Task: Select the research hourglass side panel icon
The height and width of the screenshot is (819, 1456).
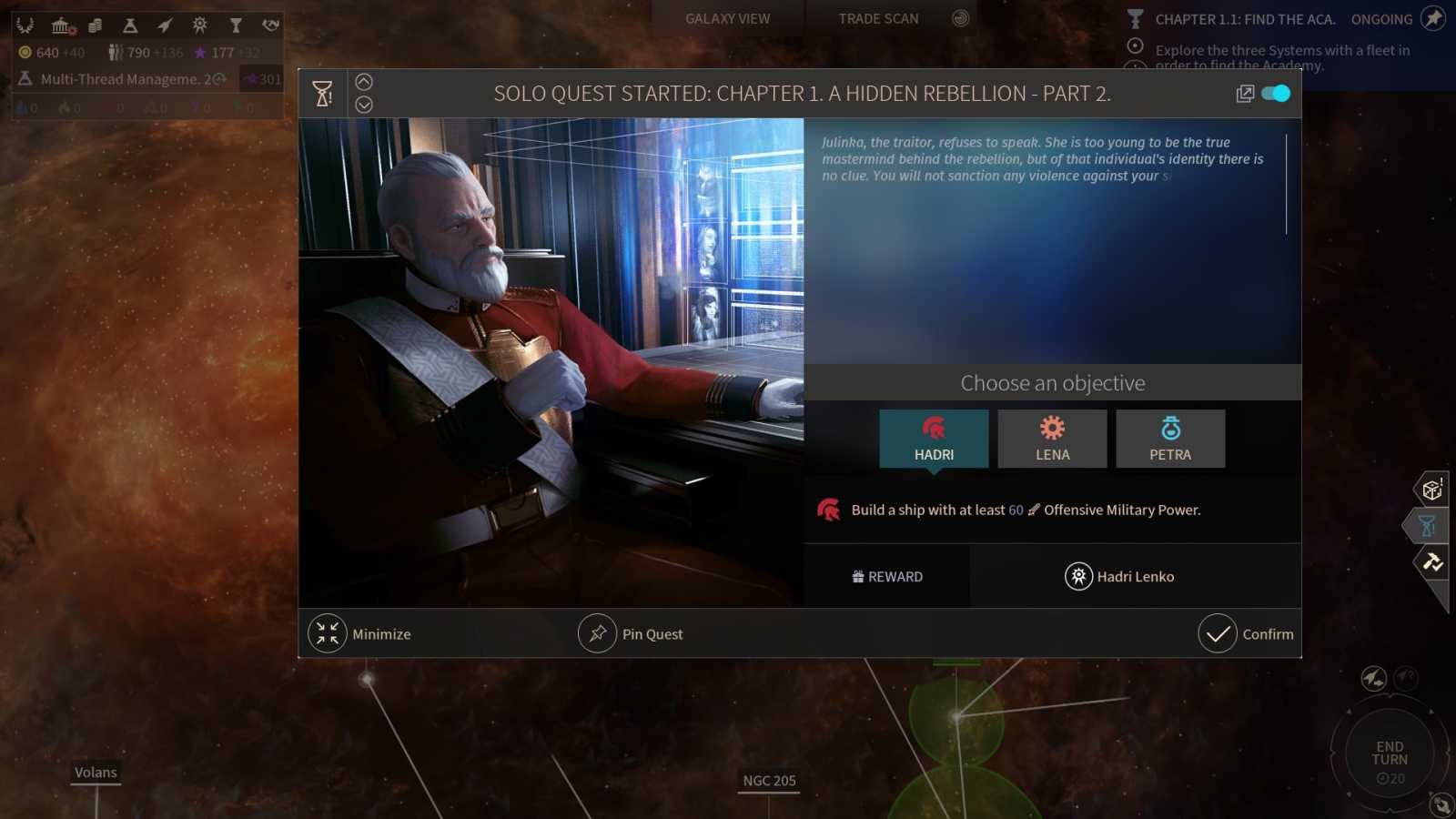Action: coord(1425,526)
